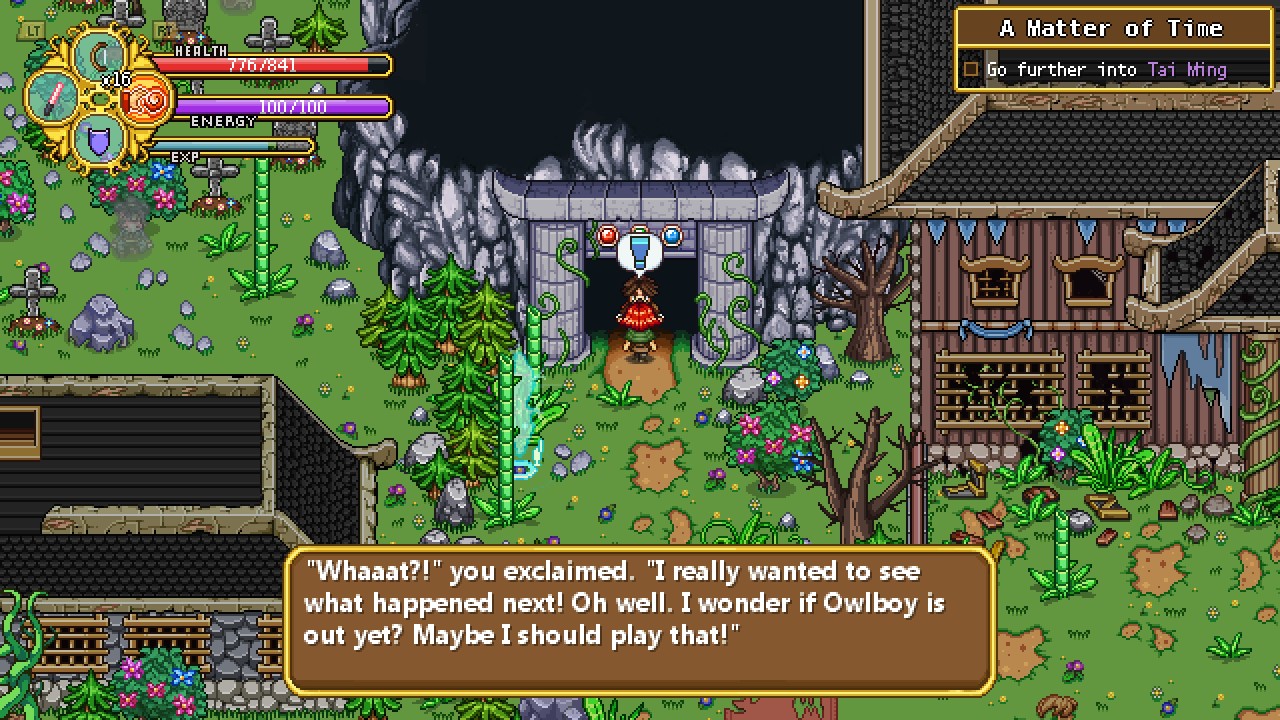Click the red orb on the stone gate
The height and width of the screenshot is (720, 1280).
click(607, 234)
